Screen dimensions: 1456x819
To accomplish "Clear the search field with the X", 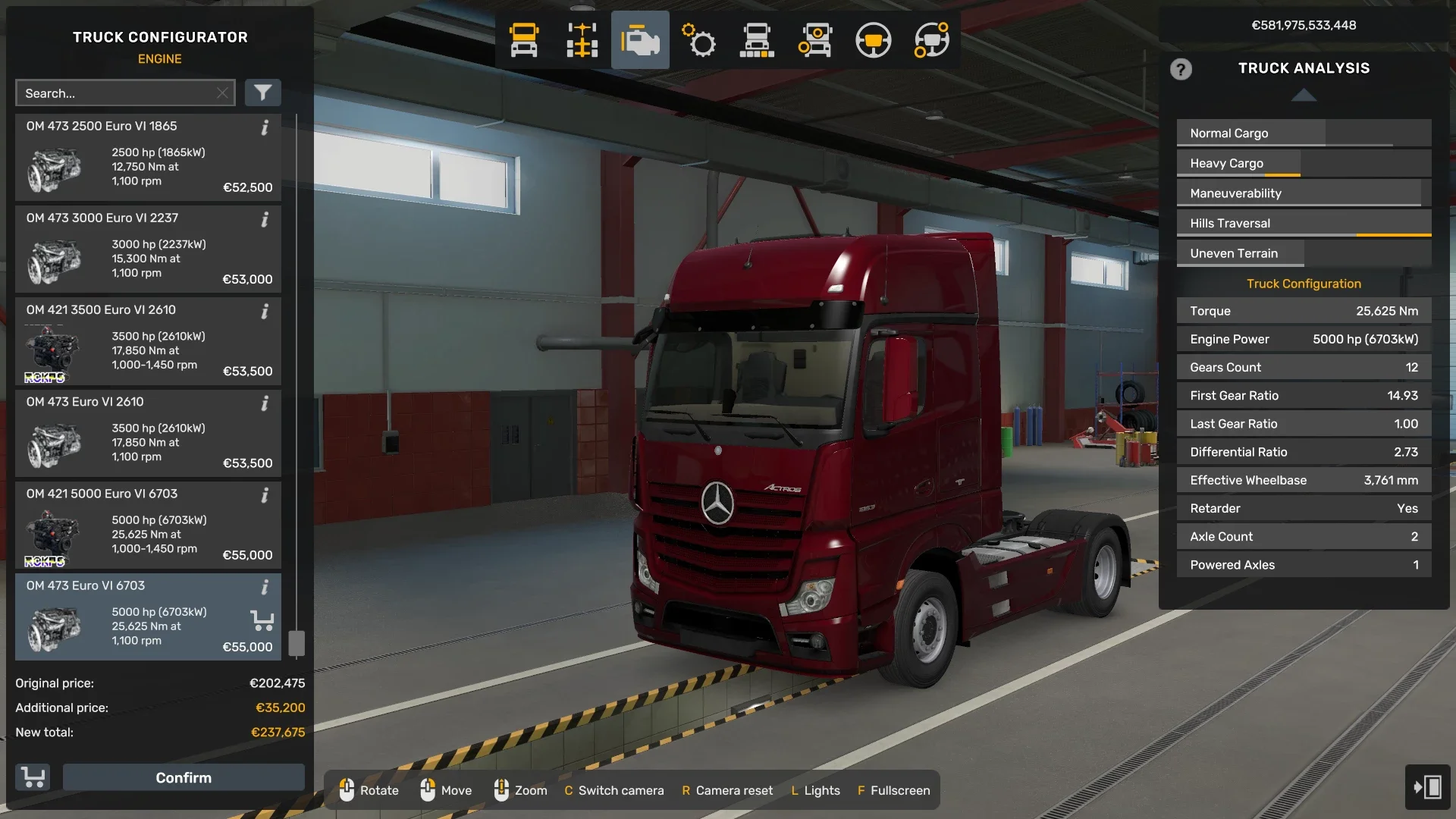I will [222, 93].
